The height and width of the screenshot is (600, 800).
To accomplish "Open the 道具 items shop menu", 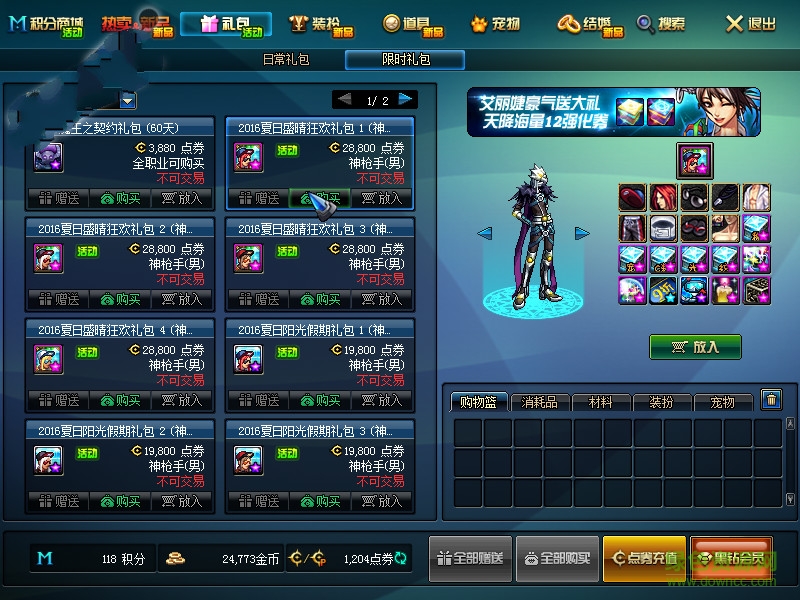I will pyautogui.click(x=413, y=24).
